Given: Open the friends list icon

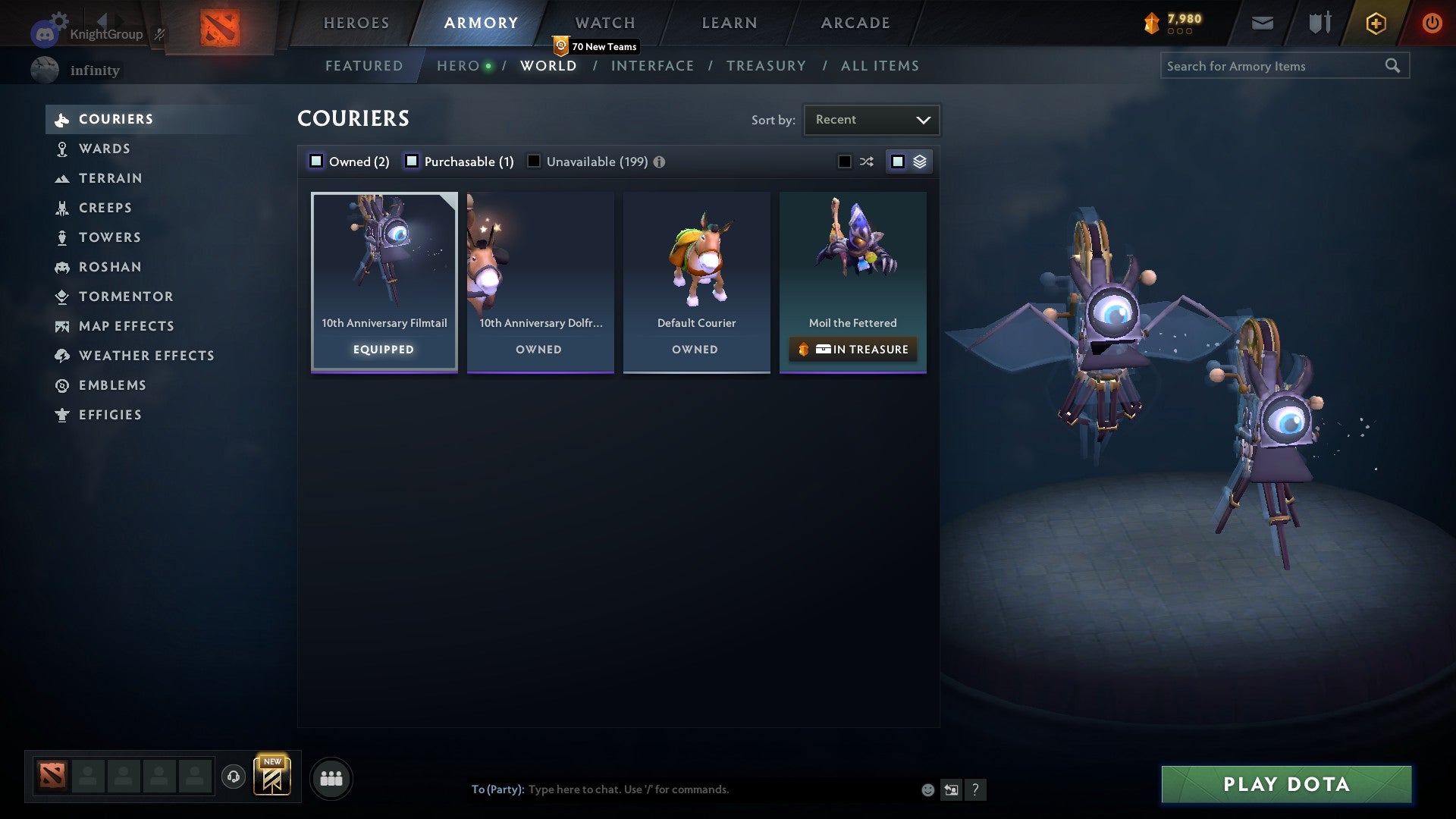Looking at the screenshot, I should tap(331, 778).
